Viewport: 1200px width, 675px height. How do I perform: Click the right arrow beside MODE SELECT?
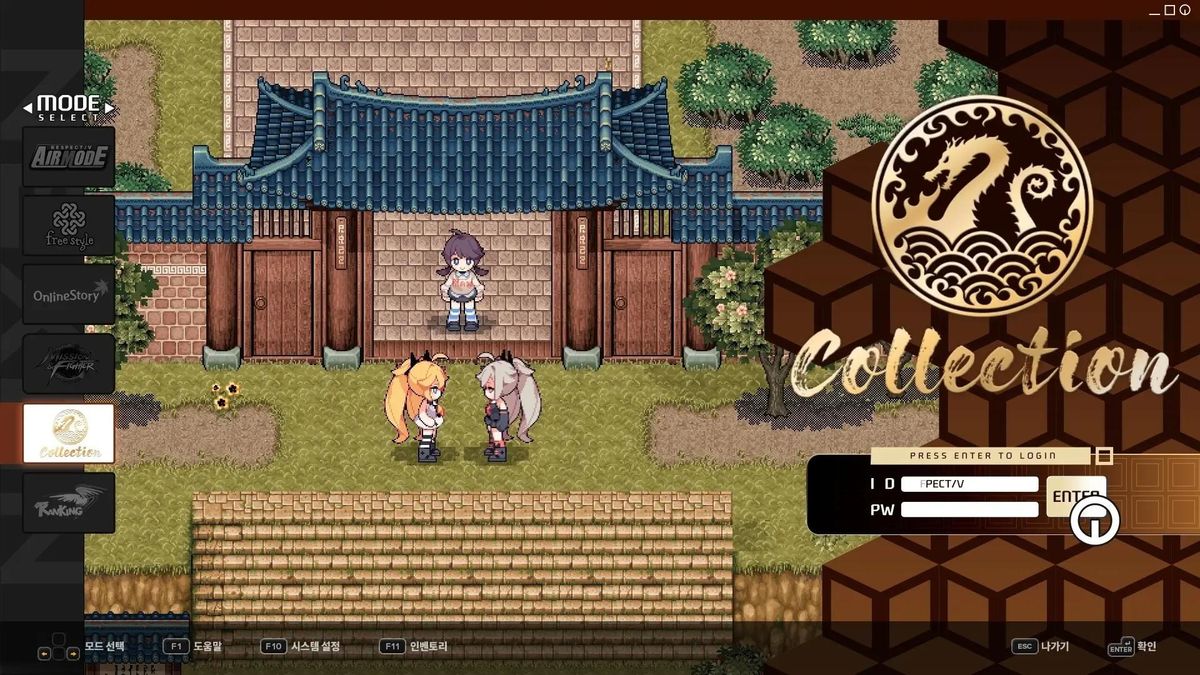click(109, 106)
